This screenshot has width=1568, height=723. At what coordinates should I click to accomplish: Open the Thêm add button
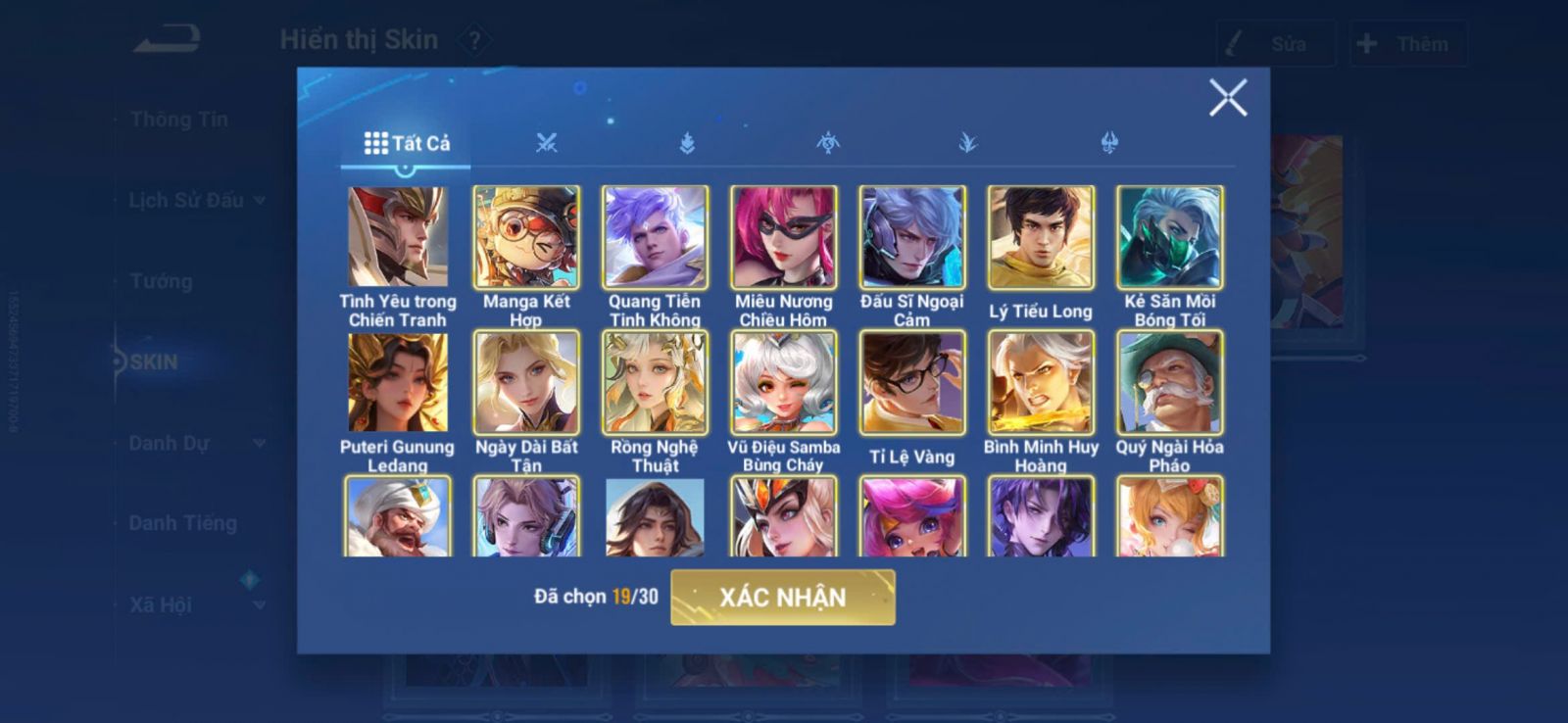[x=1407, y=44]
